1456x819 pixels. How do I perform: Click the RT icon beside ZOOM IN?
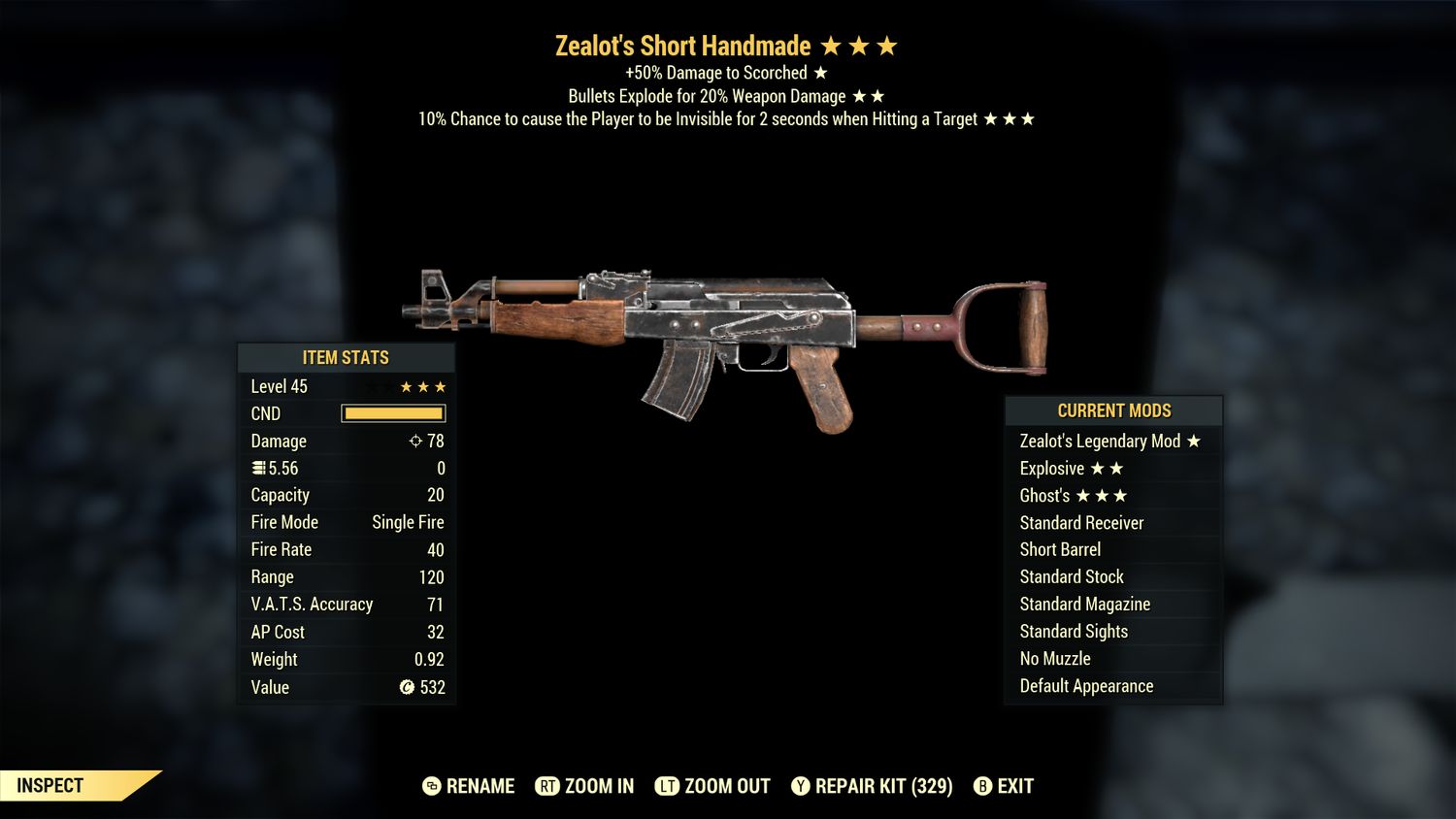click(x=548, y=787)
